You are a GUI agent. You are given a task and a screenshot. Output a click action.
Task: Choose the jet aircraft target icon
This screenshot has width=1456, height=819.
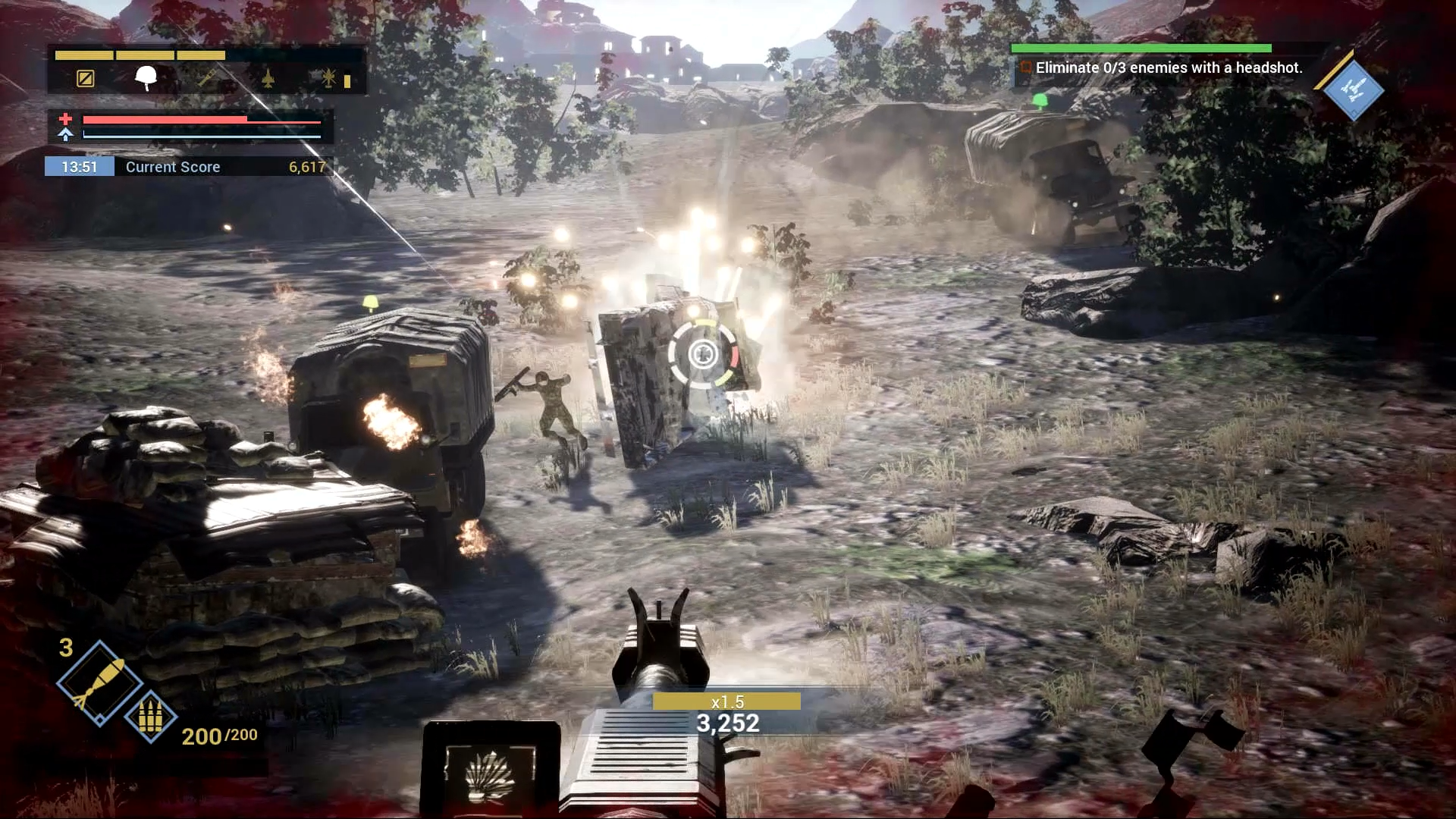tap(268, 78)
